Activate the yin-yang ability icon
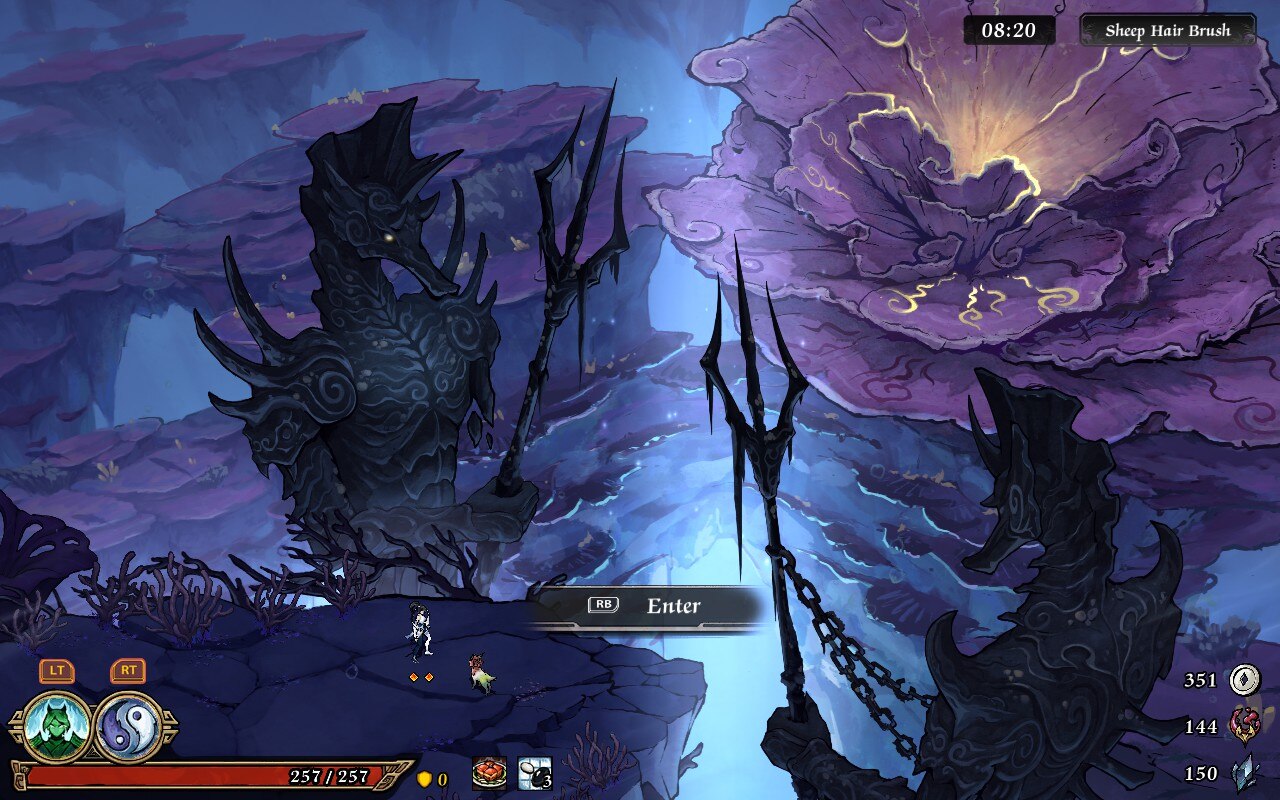The image size is (1280, 800). pos(130,727)
